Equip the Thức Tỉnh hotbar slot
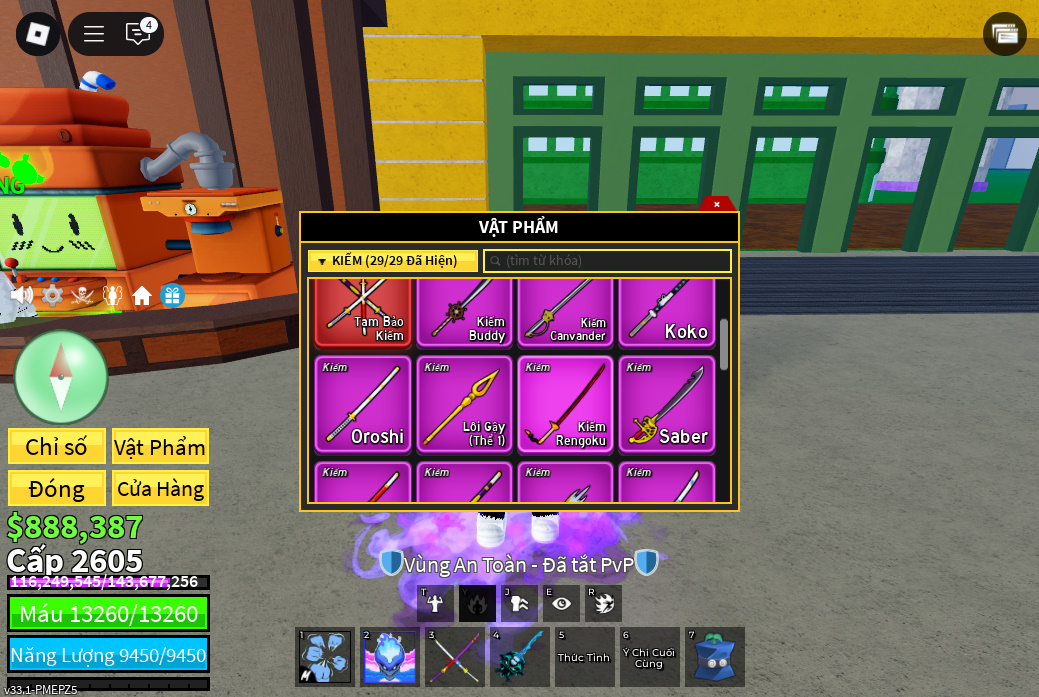Screen dimensions: 1039x697 point(584,657)
